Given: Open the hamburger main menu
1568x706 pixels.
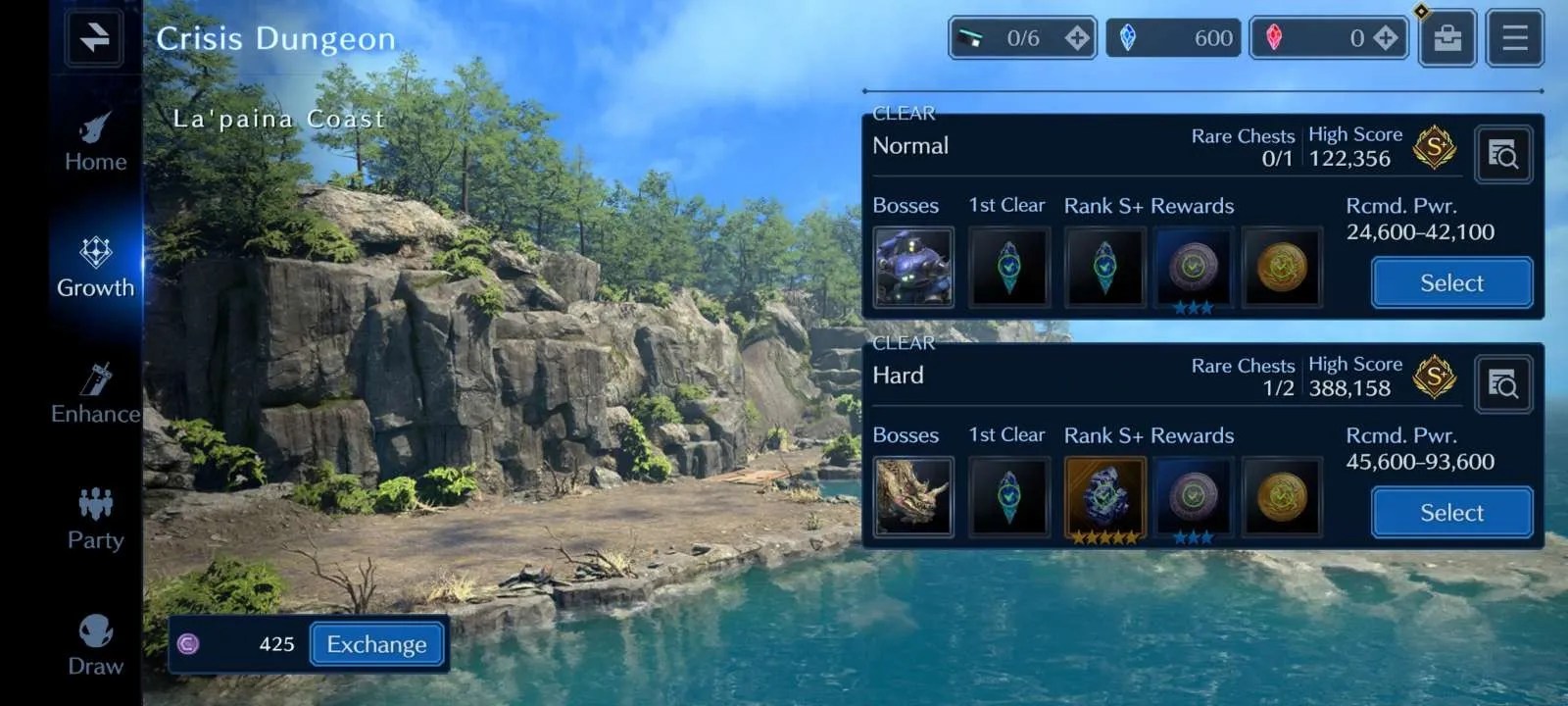Looking at the screenshot, I should (1514, 38).
